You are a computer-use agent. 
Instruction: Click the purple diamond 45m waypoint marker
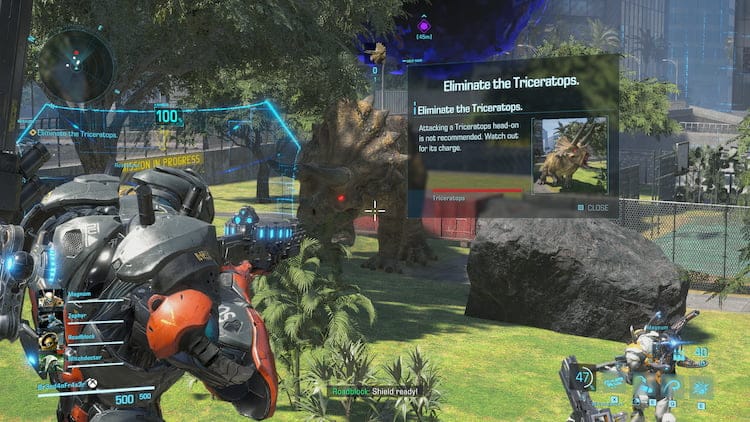coord(423,25)
